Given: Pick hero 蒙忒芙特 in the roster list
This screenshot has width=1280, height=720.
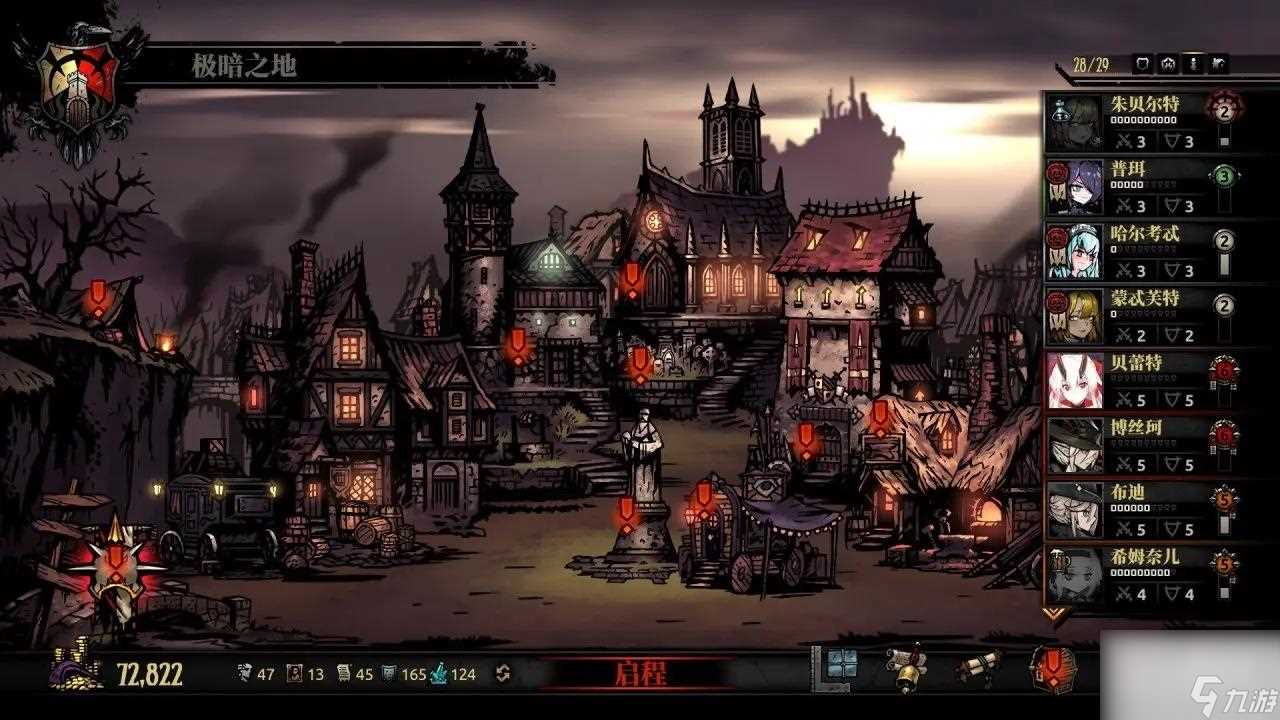Looking at the screenshot, I should coord(1130,316).
